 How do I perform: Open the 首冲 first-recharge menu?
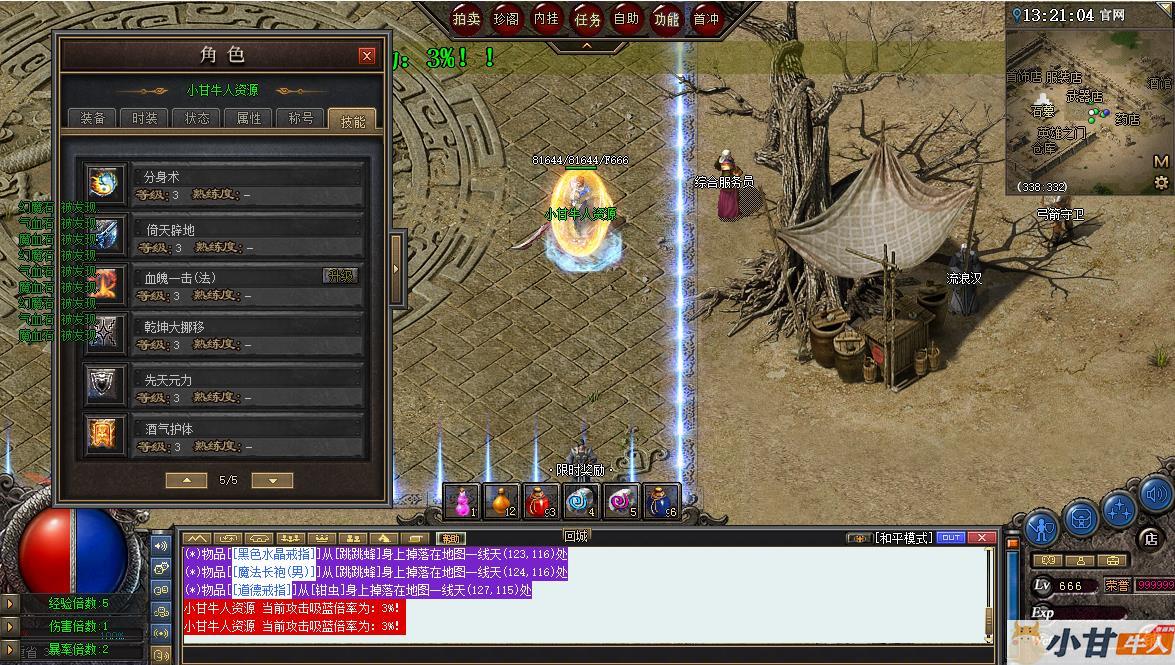(x=706, y=18)
